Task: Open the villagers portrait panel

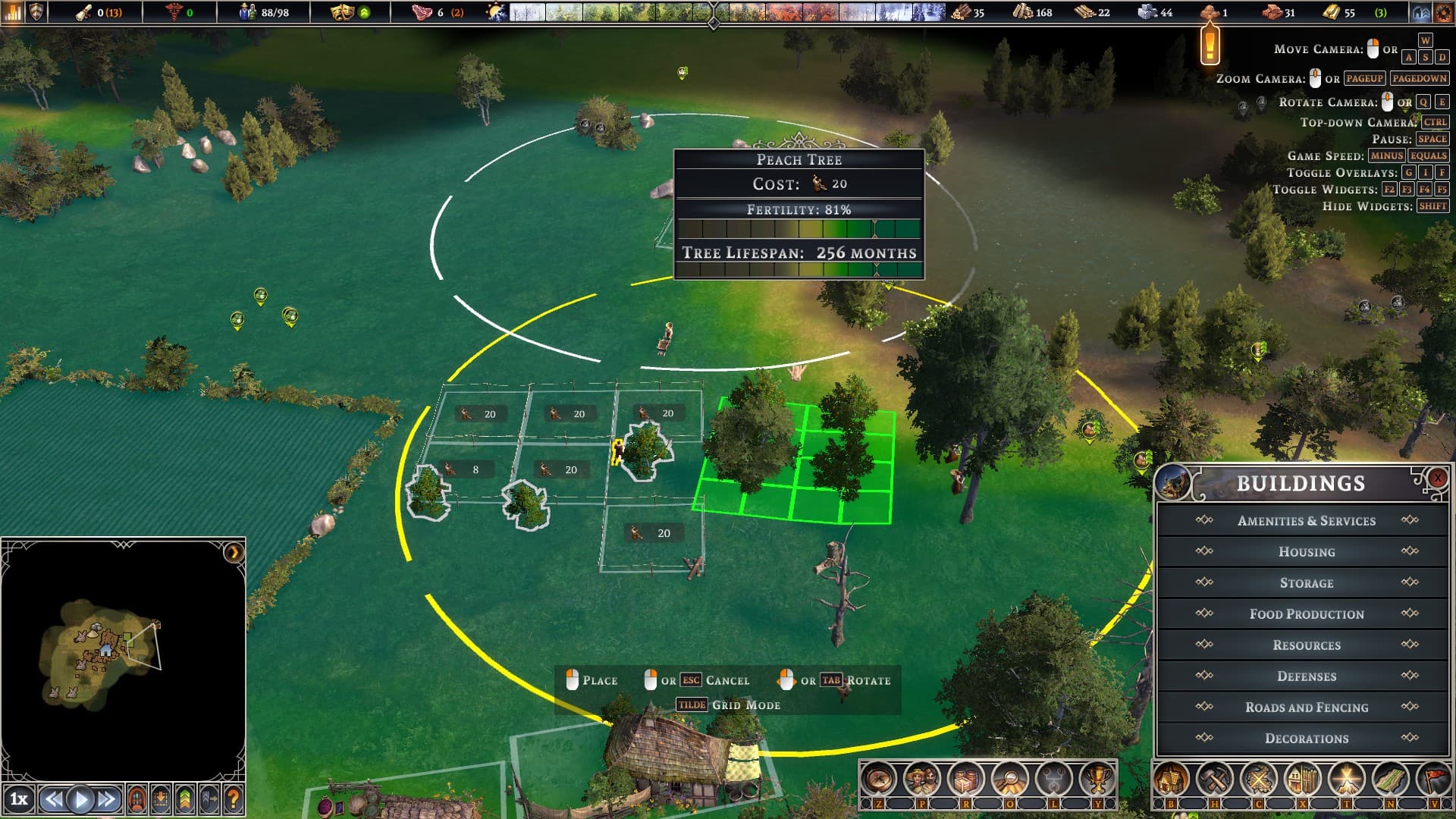Action: coord(921,779)
